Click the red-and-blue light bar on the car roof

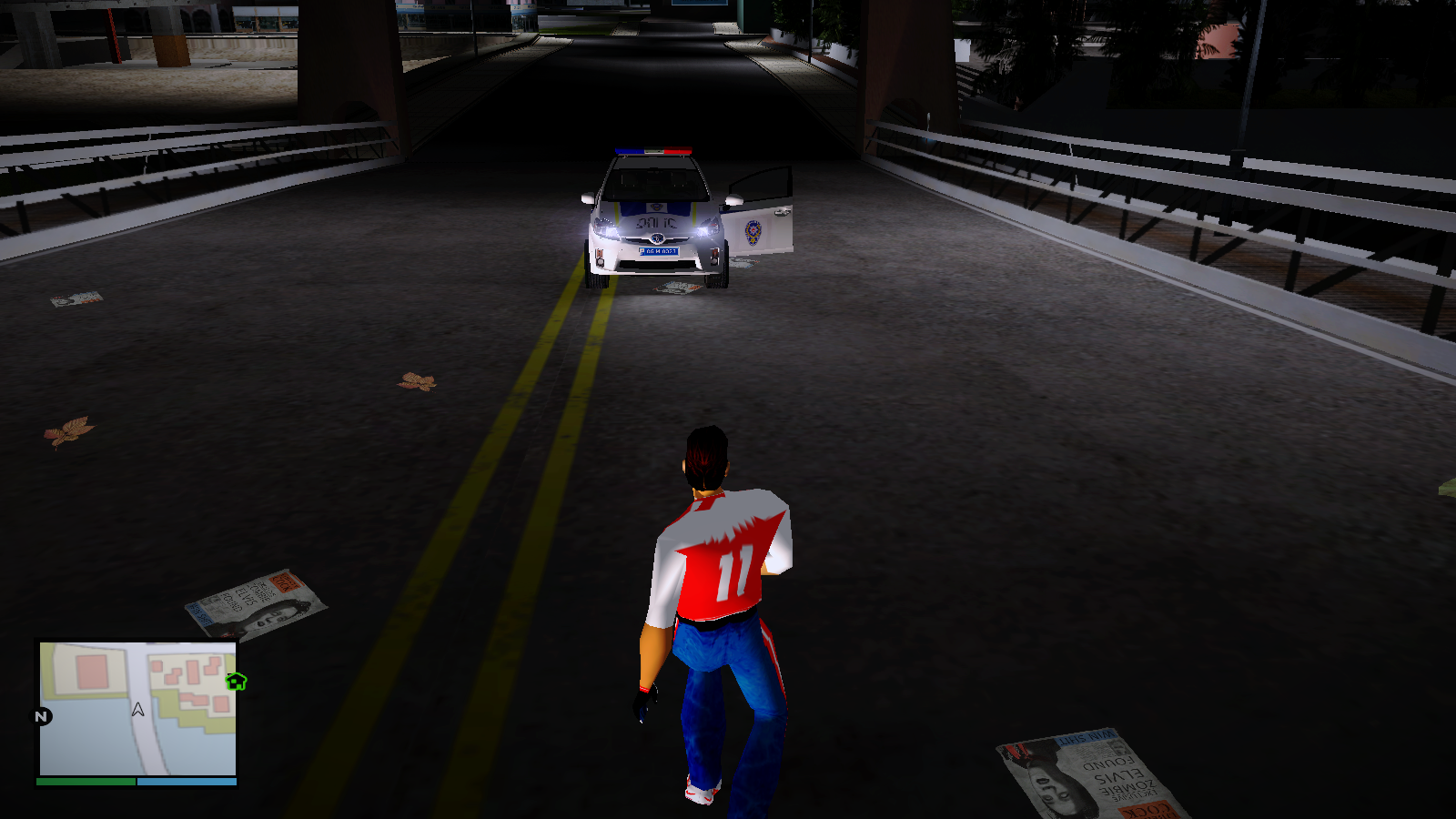(x=652, y=150)
